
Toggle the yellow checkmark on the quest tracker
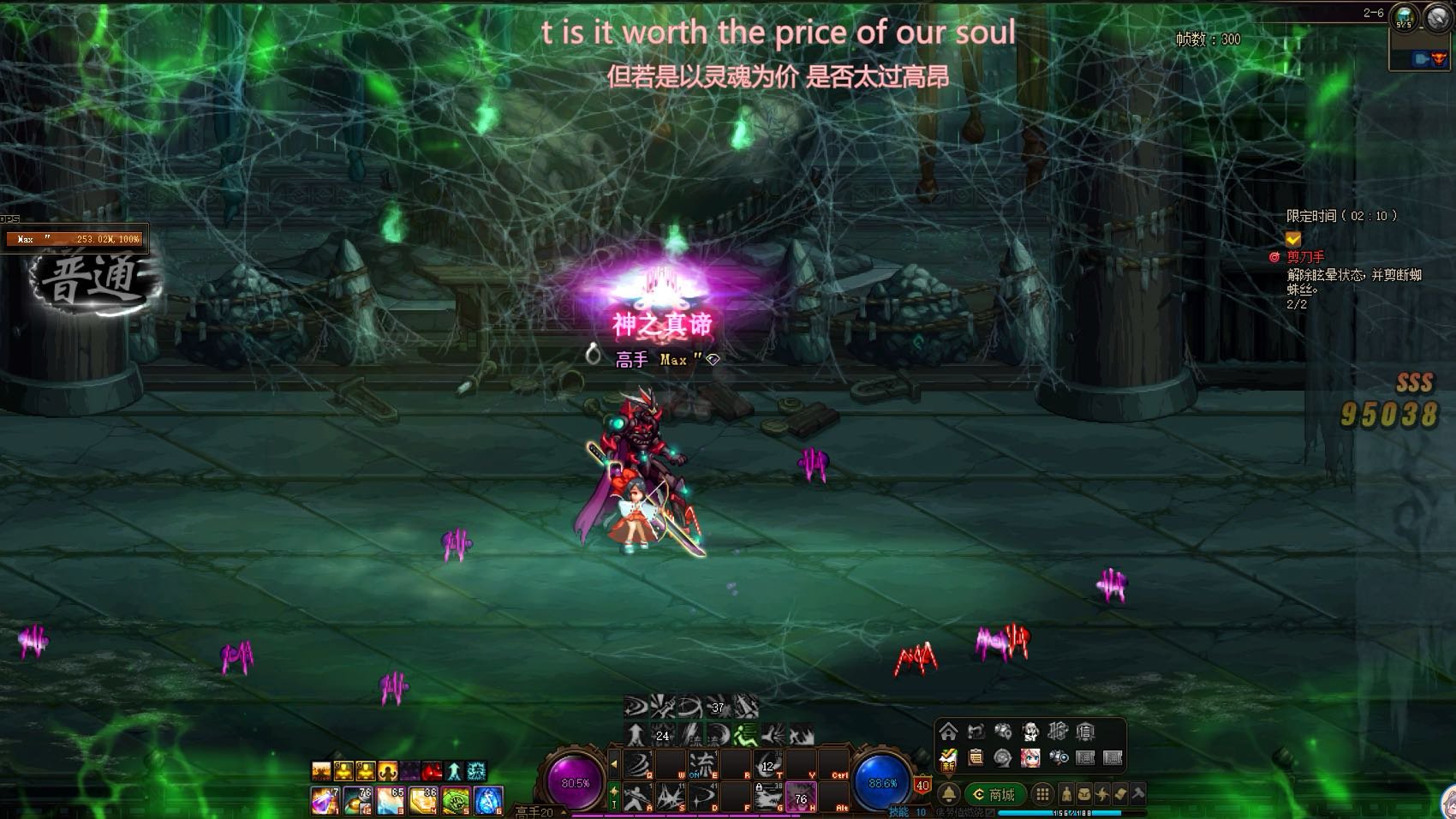pos(1293,239)
